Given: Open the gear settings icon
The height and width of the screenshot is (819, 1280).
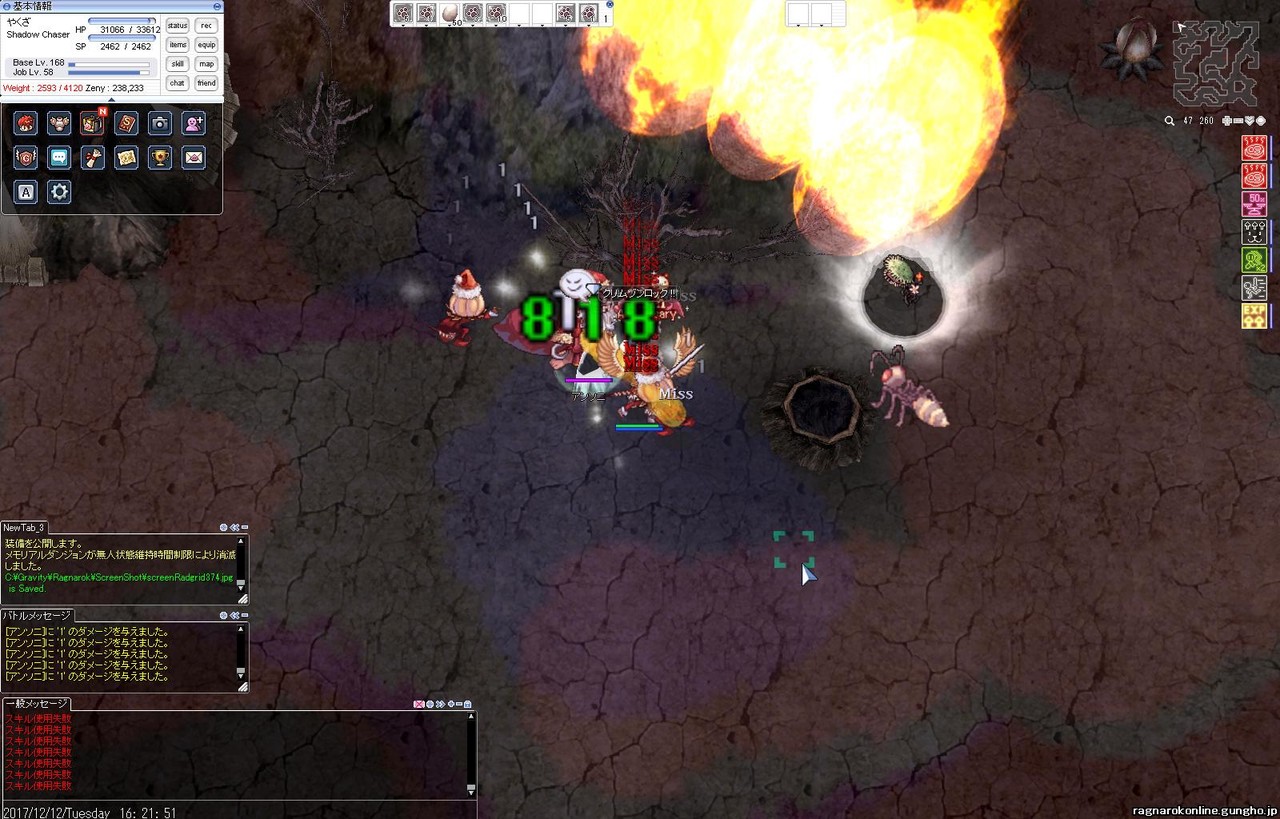Looking at the screenshot, I should (59, 192).
